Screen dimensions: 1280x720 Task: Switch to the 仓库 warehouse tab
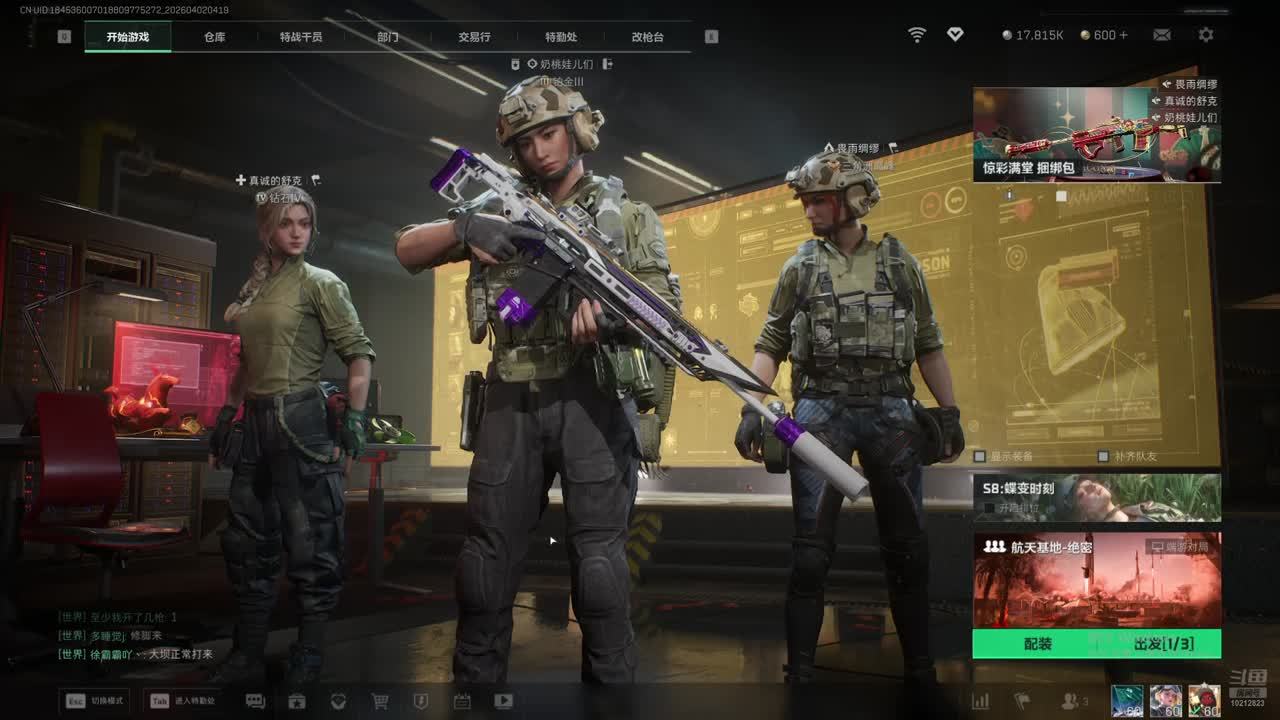tap(214, 37)
